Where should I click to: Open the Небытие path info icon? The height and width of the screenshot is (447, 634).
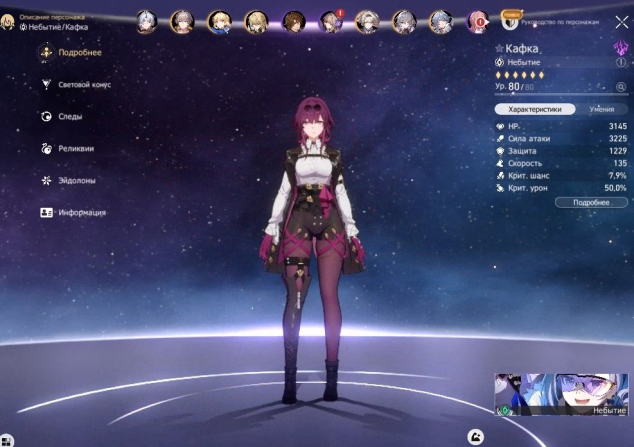tap(620, 62)
